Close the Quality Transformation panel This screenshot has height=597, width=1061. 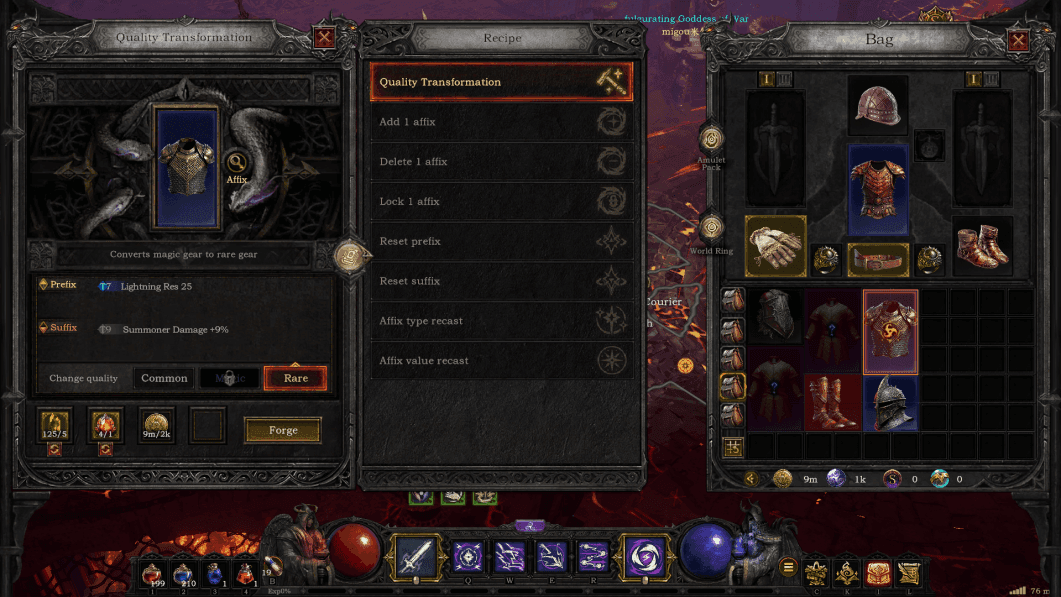pyautogui.click(x=324, y=39)
